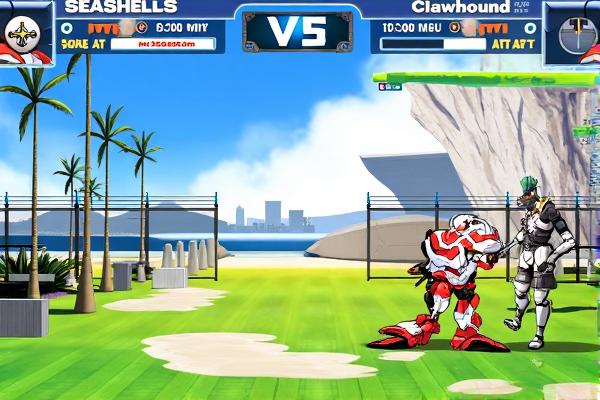This screenshot has height=400, width=600.
Task: Click the SEASHELLS player portrait
Action: 25,34
